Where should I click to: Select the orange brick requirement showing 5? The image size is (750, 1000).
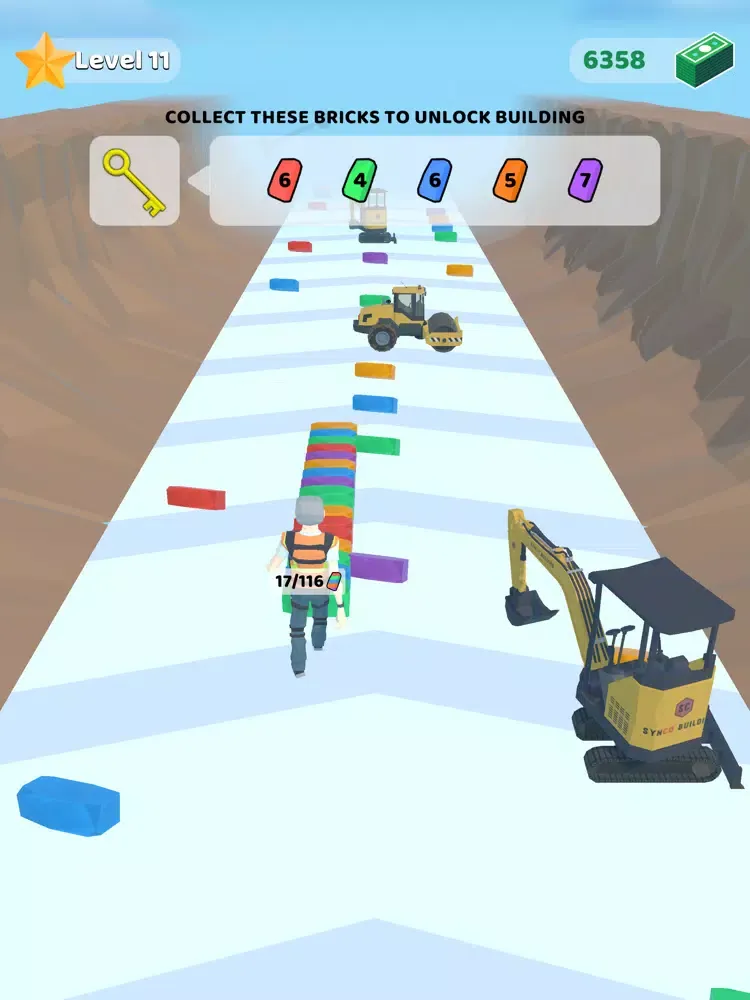click(x=510, y=181)
